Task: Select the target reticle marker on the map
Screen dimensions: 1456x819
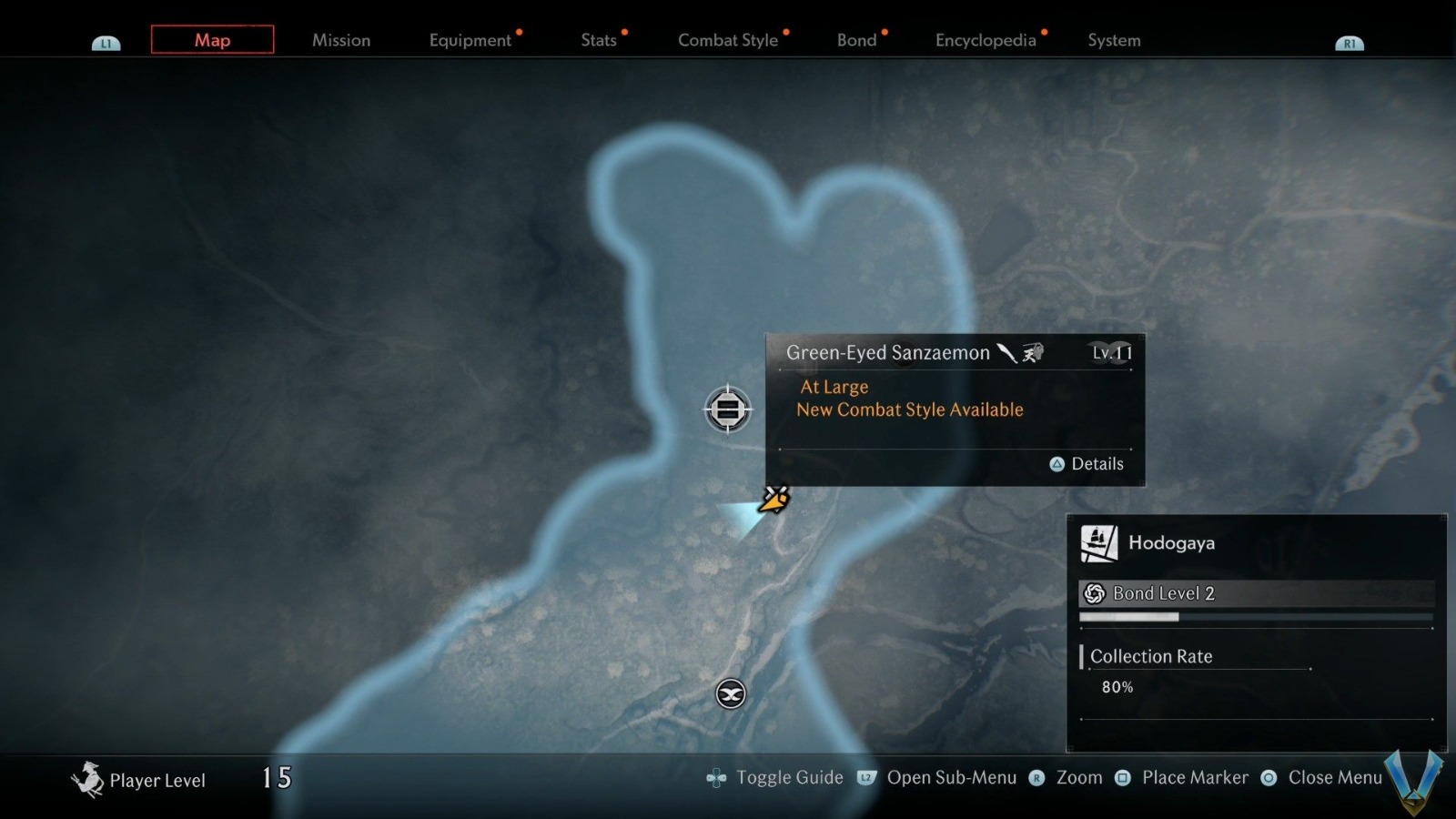Action: [727, 410]
